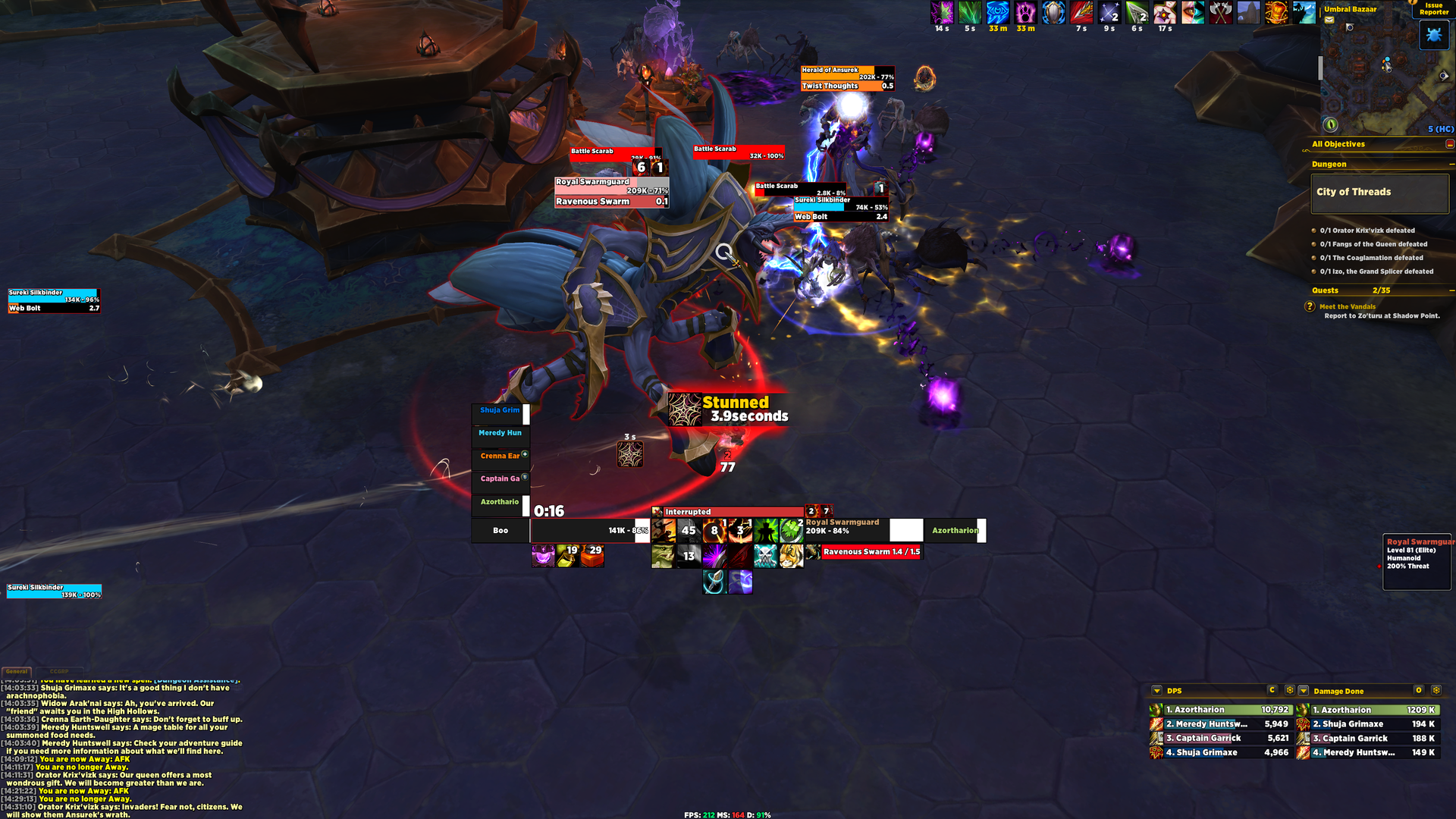Viewport: 1456px width, 819px height.
Task: Activate the skull and crossbones ability
Action: 765,556
